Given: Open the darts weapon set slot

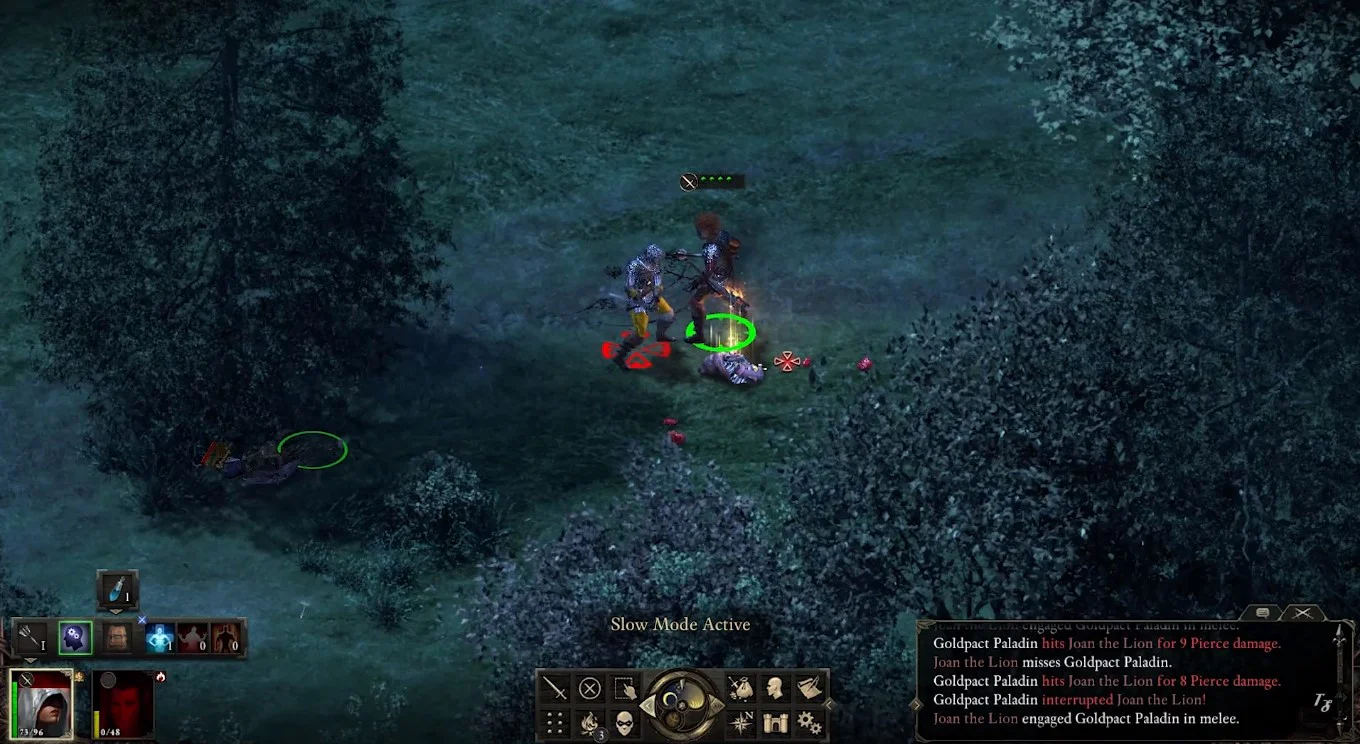Looking at the screenshot, I should pyautogui.click(x=32, y=637).
